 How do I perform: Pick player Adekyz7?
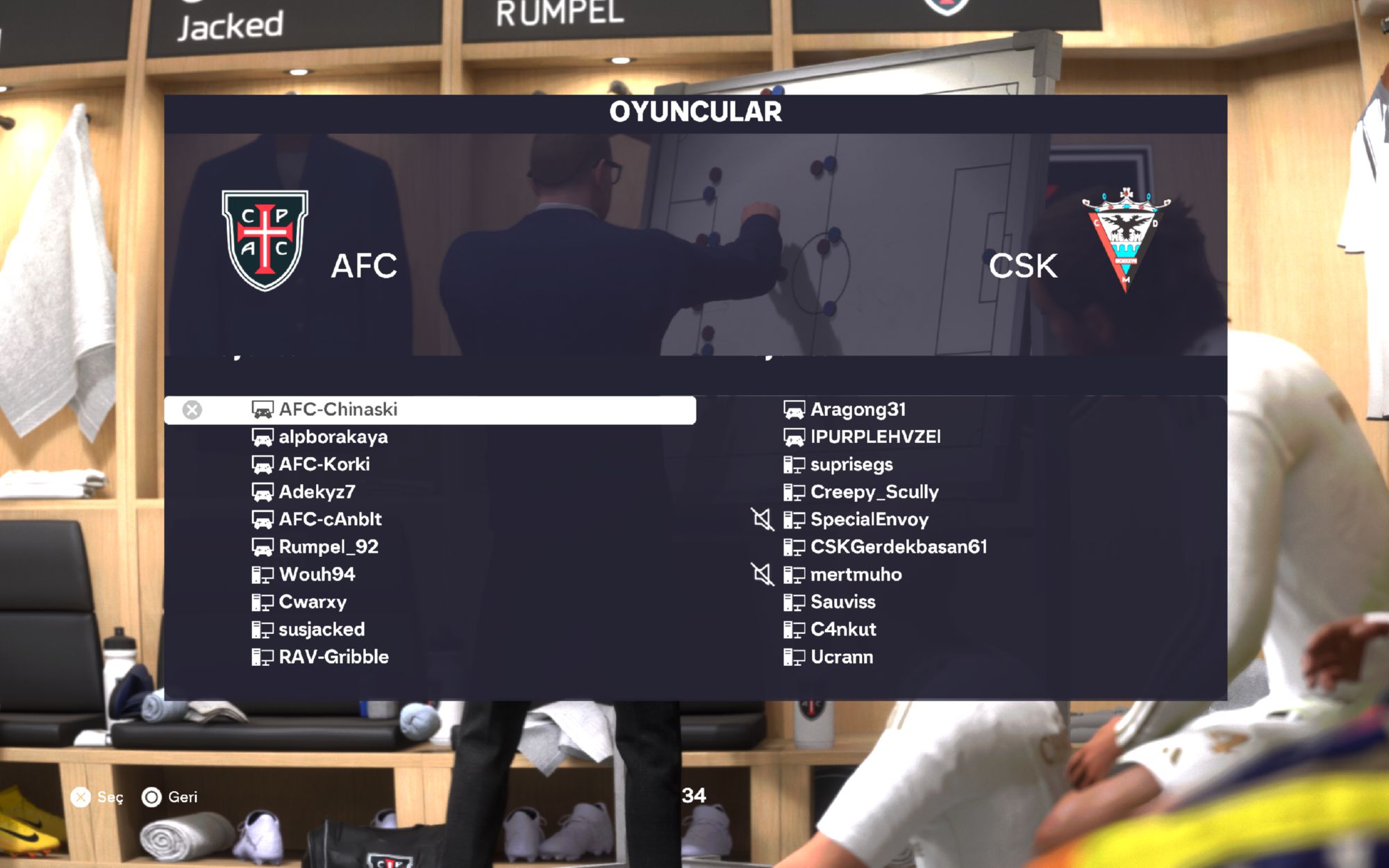(317, 492)
